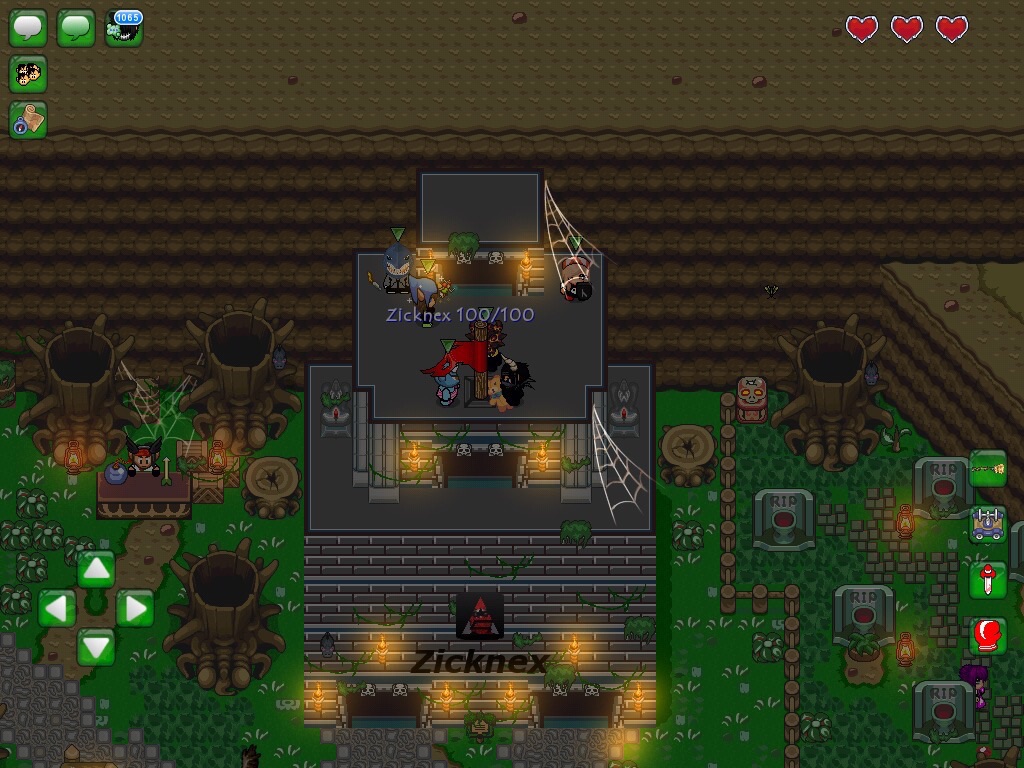The image size is (1024, 768).
Task: Open the profile icon with 1065 badge
Action: (x=124, y=28)
